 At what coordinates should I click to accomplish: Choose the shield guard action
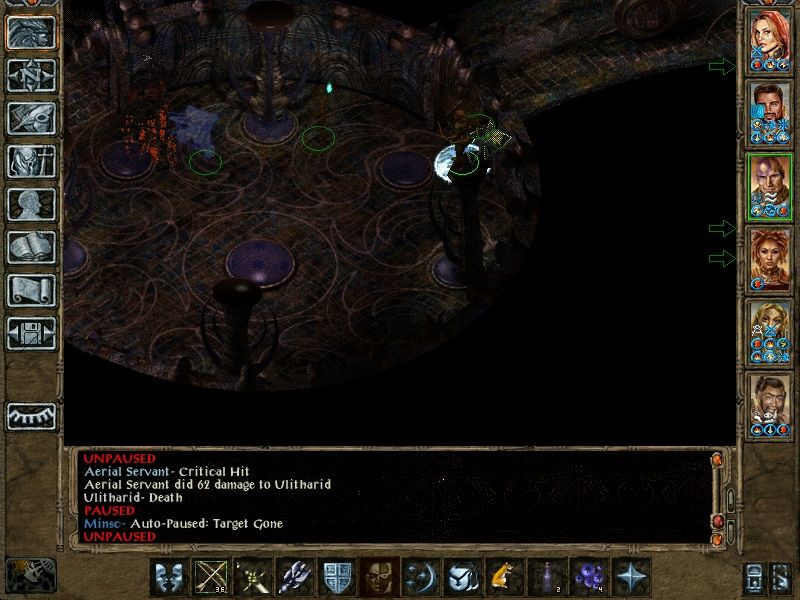click(334, 577)
